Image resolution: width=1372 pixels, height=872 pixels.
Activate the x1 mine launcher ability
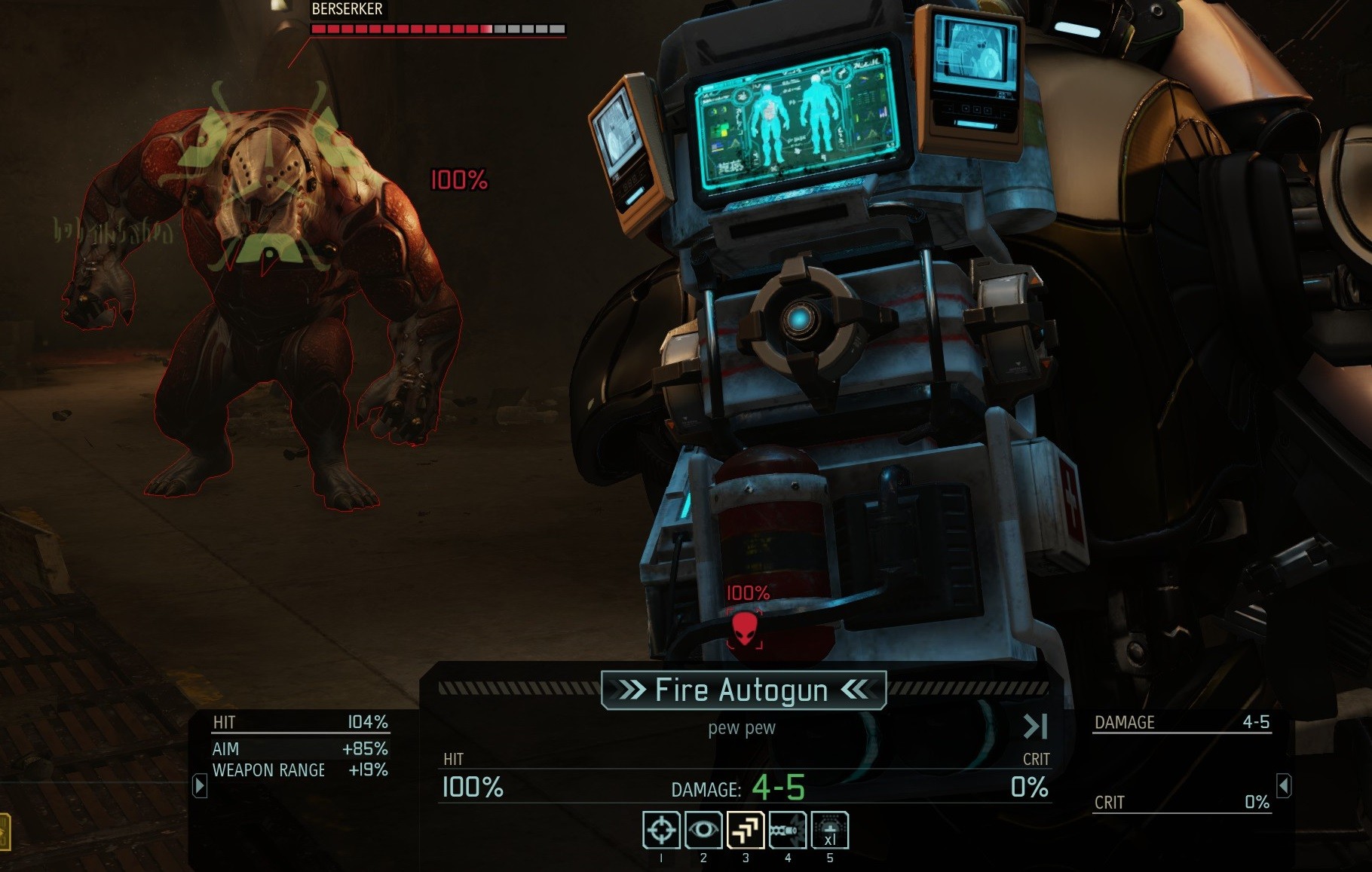(x=830, y=831)
